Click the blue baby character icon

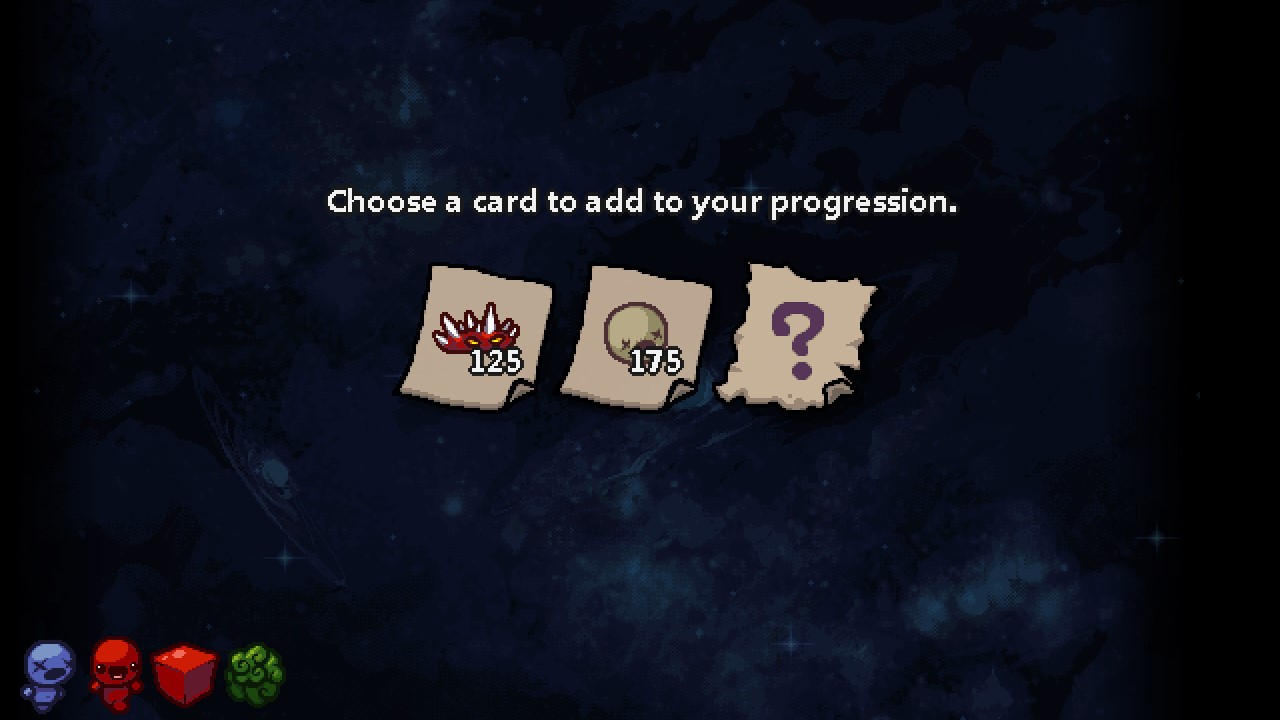48,673
